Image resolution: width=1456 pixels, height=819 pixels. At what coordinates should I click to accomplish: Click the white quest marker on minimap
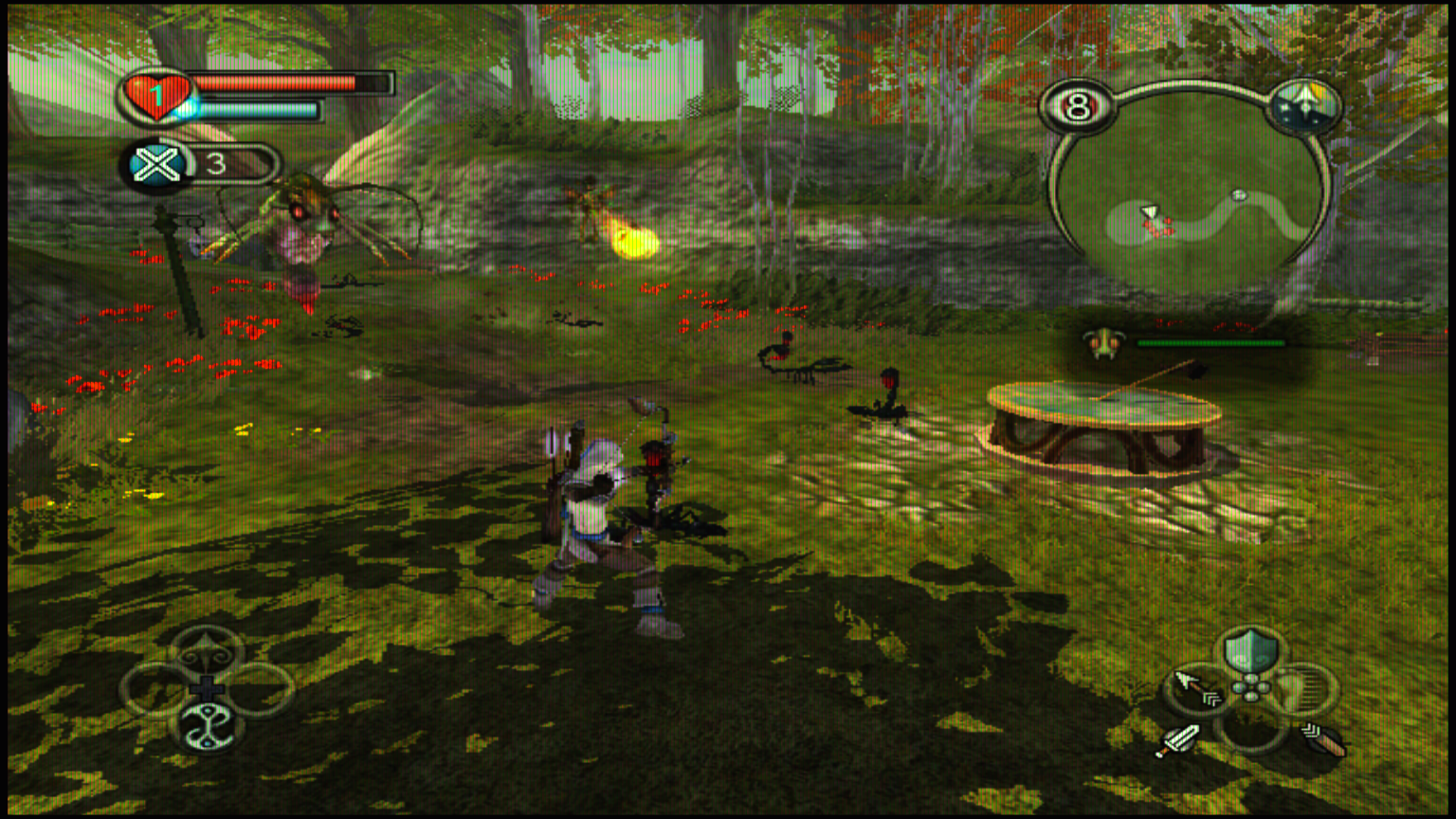coord(1238,195)
